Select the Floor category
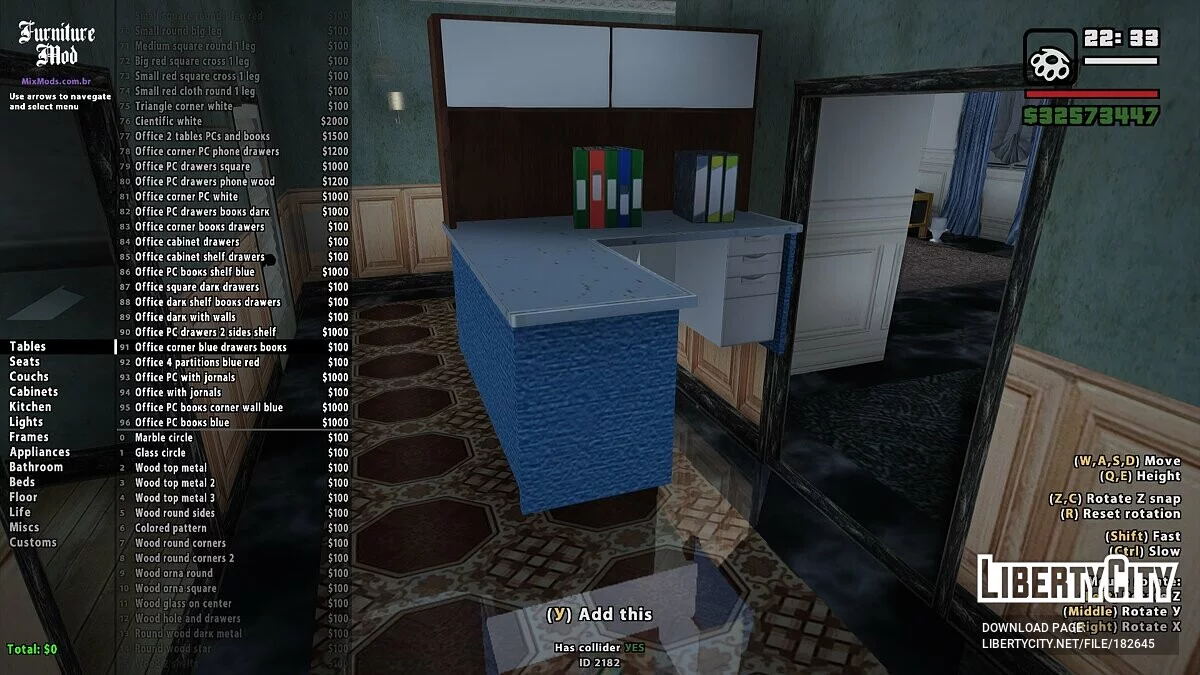The width and height of the screenshot is (1200, 675). coord(23,497)
